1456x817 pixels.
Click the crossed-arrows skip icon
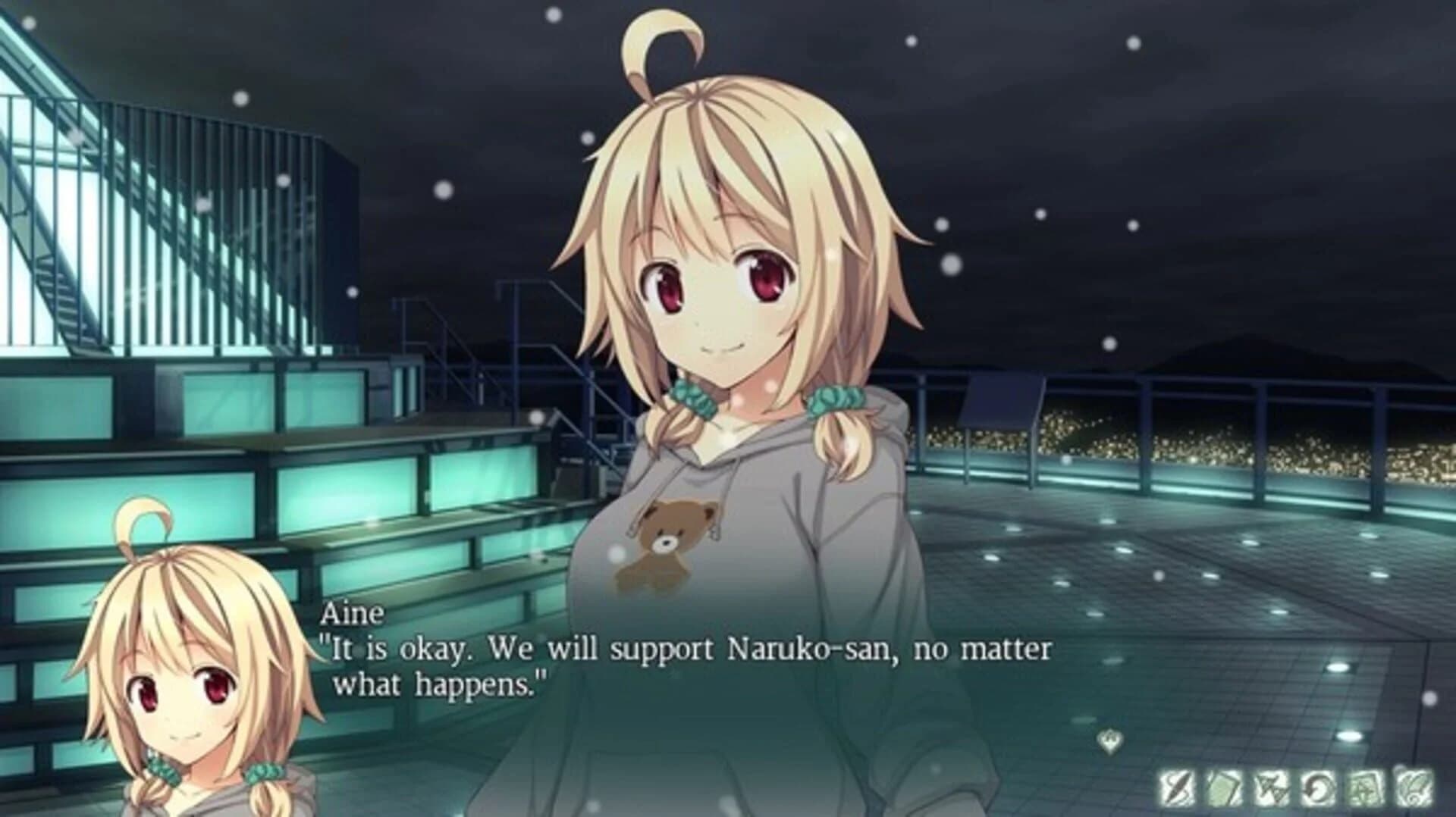point(1271,786)
